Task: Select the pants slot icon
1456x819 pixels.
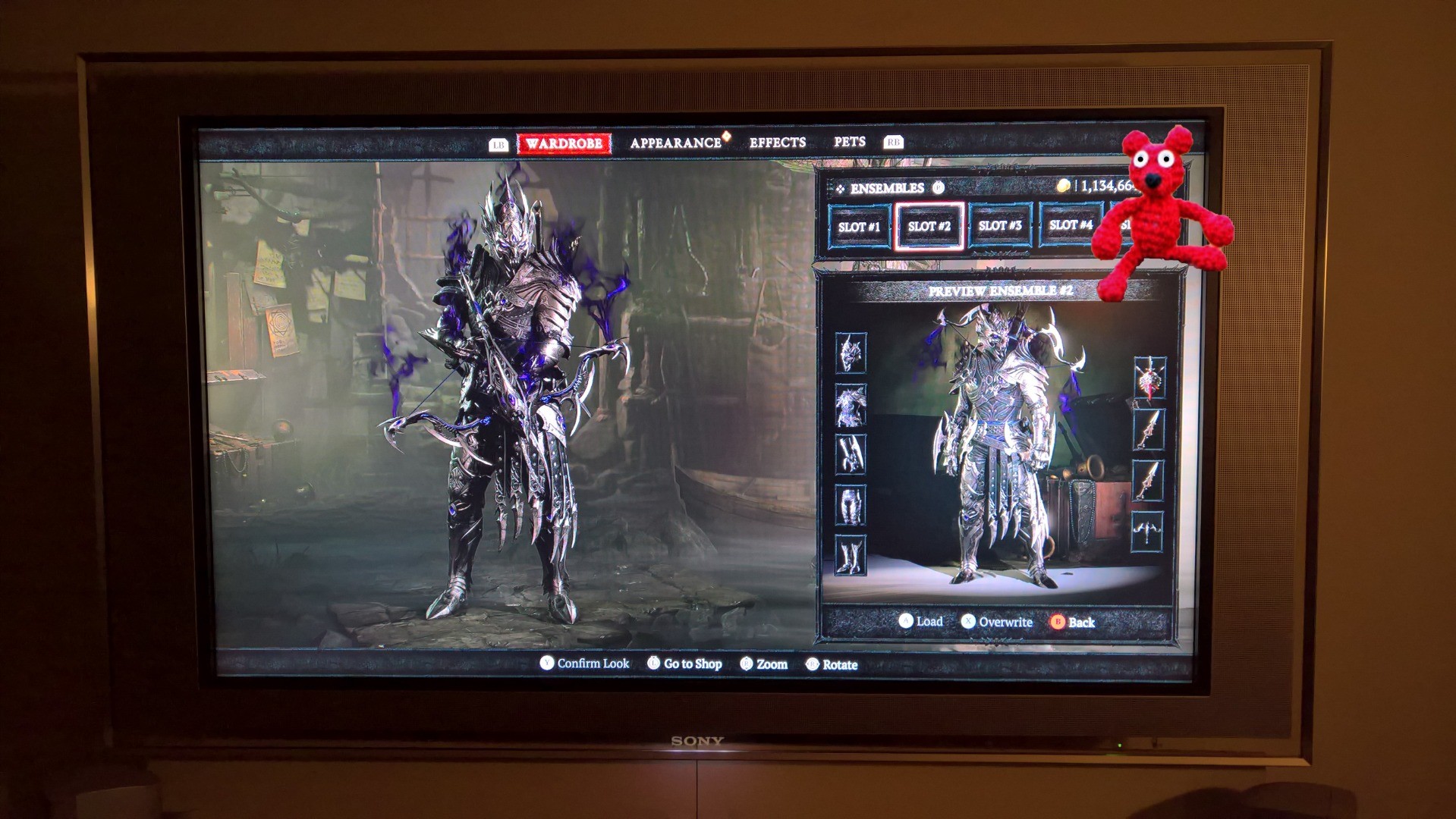Action: [851, 504]
